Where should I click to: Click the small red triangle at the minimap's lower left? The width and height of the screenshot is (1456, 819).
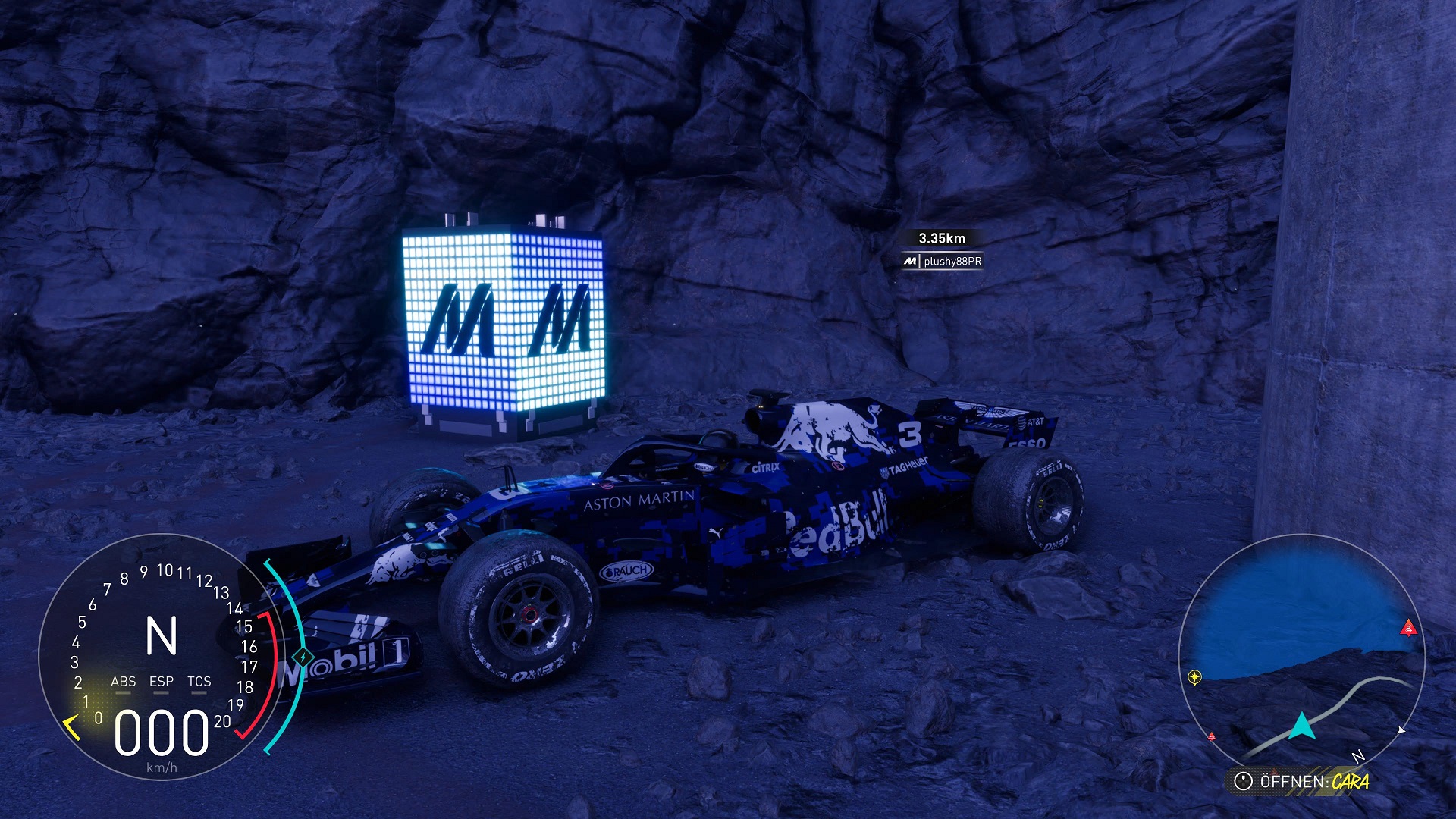click(x=1212, y=736)
